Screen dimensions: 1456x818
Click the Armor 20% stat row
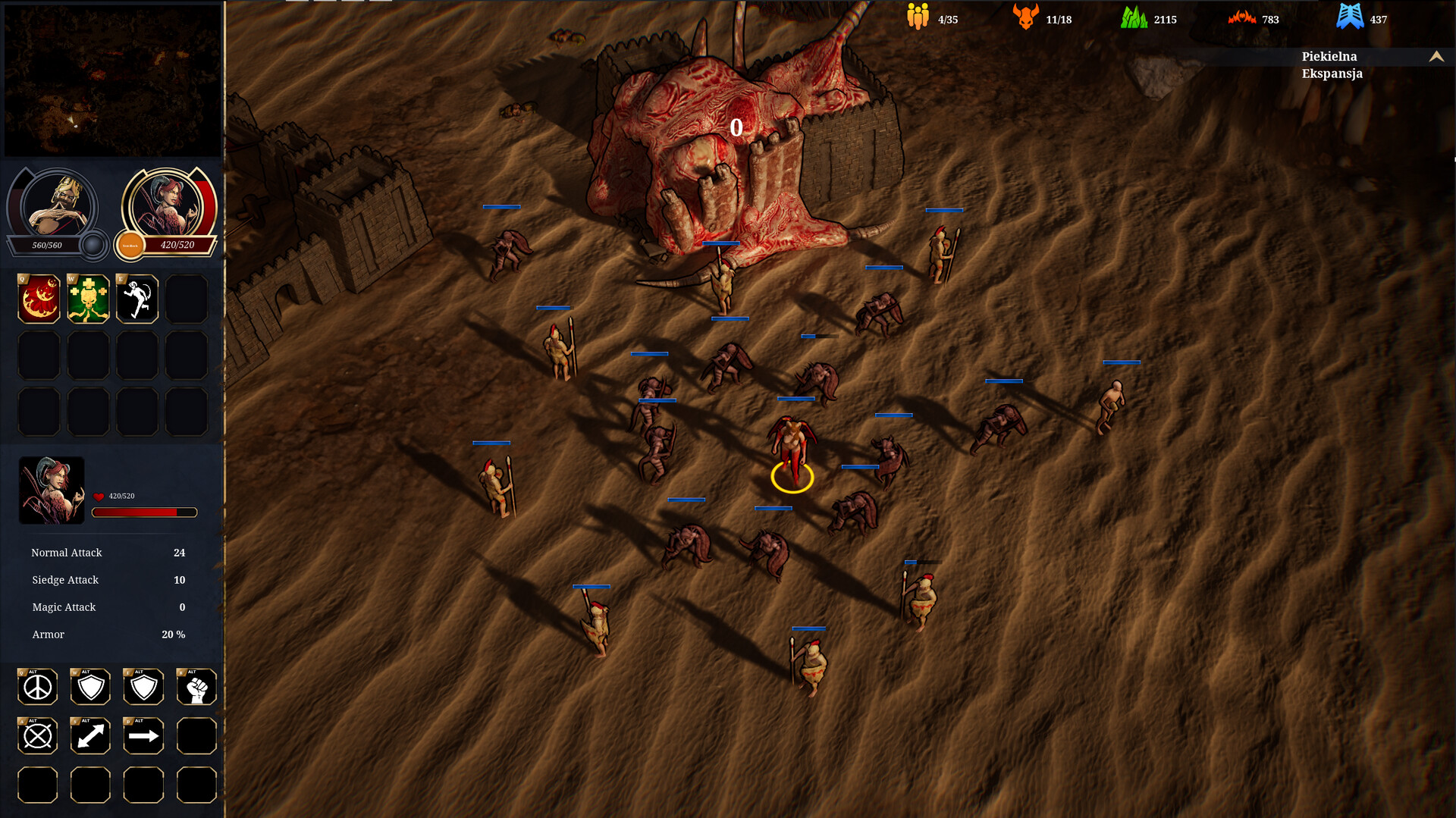click(x=106, y=635)
